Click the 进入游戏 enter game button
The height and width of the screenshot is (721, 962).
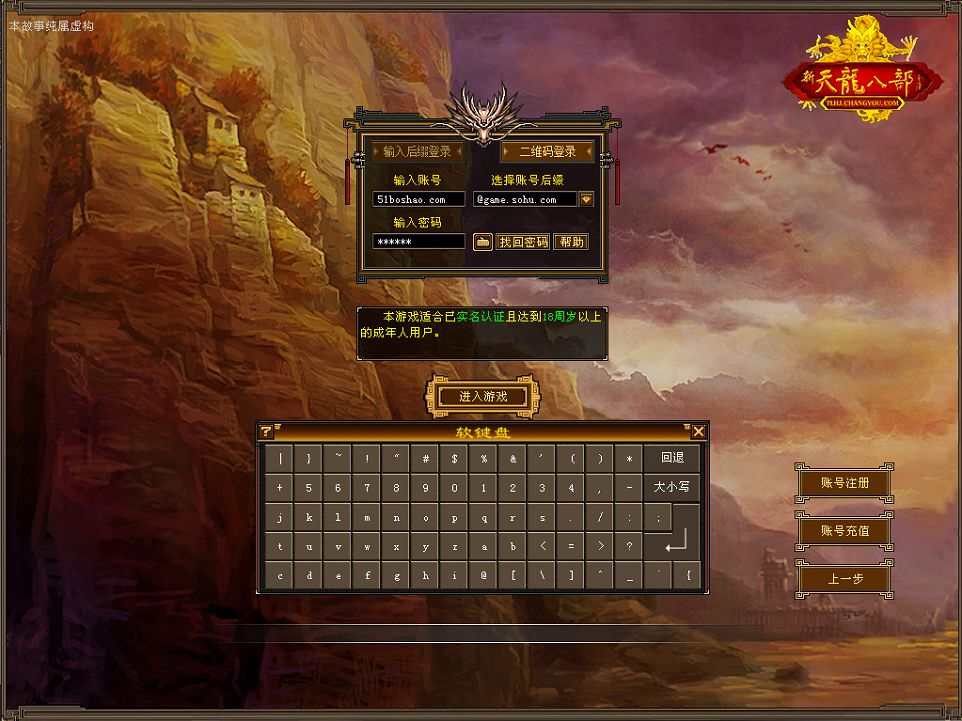click(483, 397)
